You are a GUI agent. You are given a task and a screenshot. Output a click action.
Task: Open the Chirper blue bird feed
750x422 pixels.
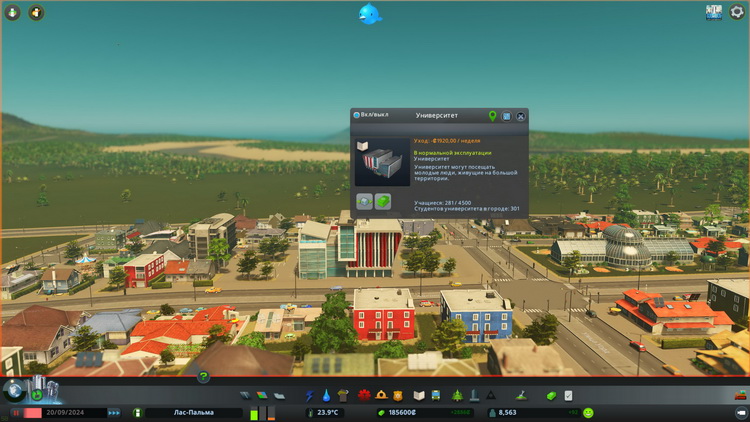[x=370, y=14]
